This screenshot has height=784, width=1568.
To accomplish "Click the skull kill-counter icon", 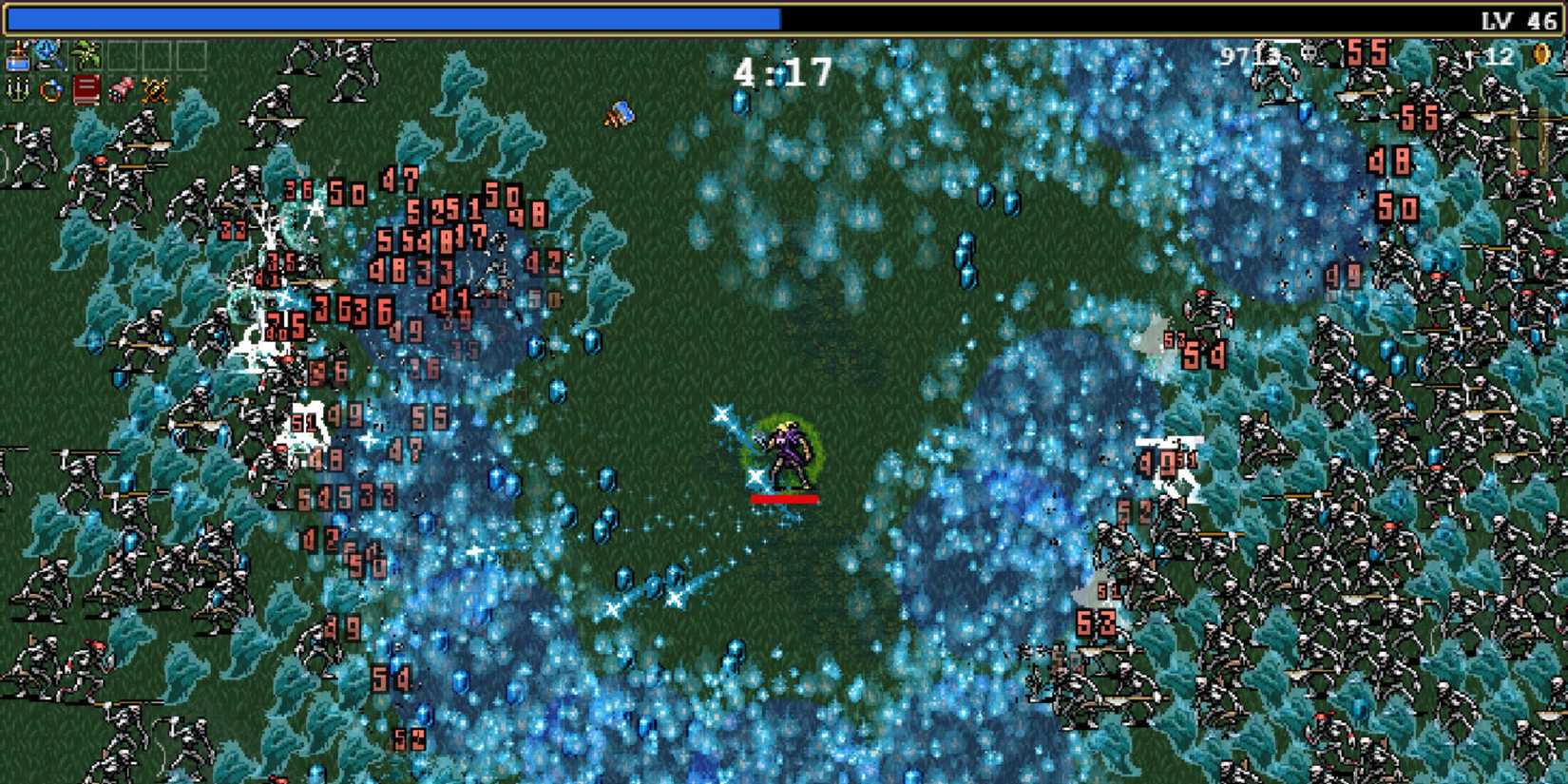I will point(1310,52).
